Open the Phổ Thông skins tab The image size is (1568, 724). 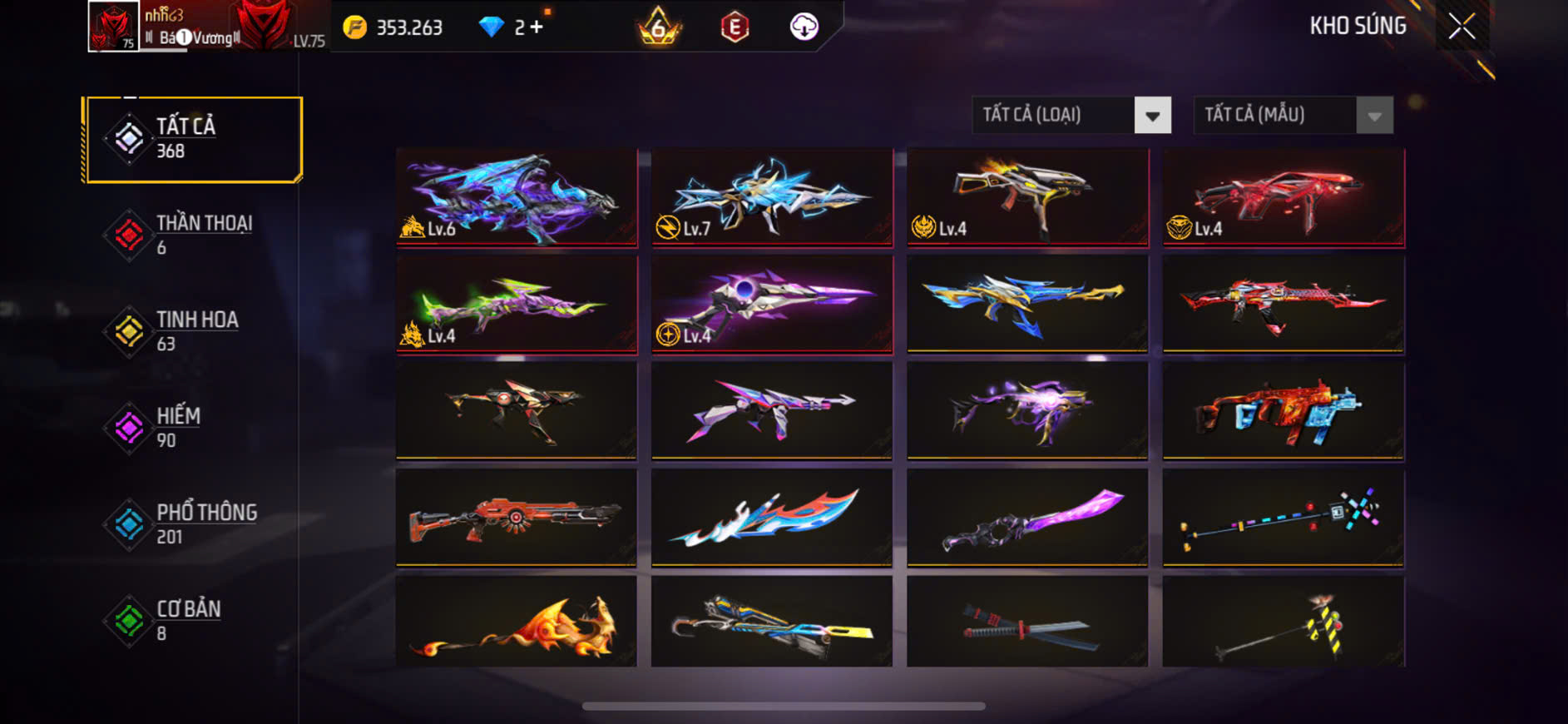pos(193,524)
